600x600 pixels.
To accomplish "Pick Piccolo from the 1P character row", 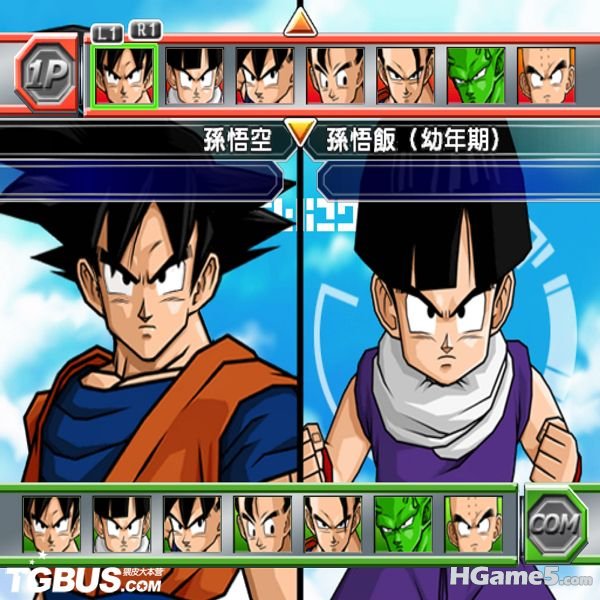I will [475, 75].
